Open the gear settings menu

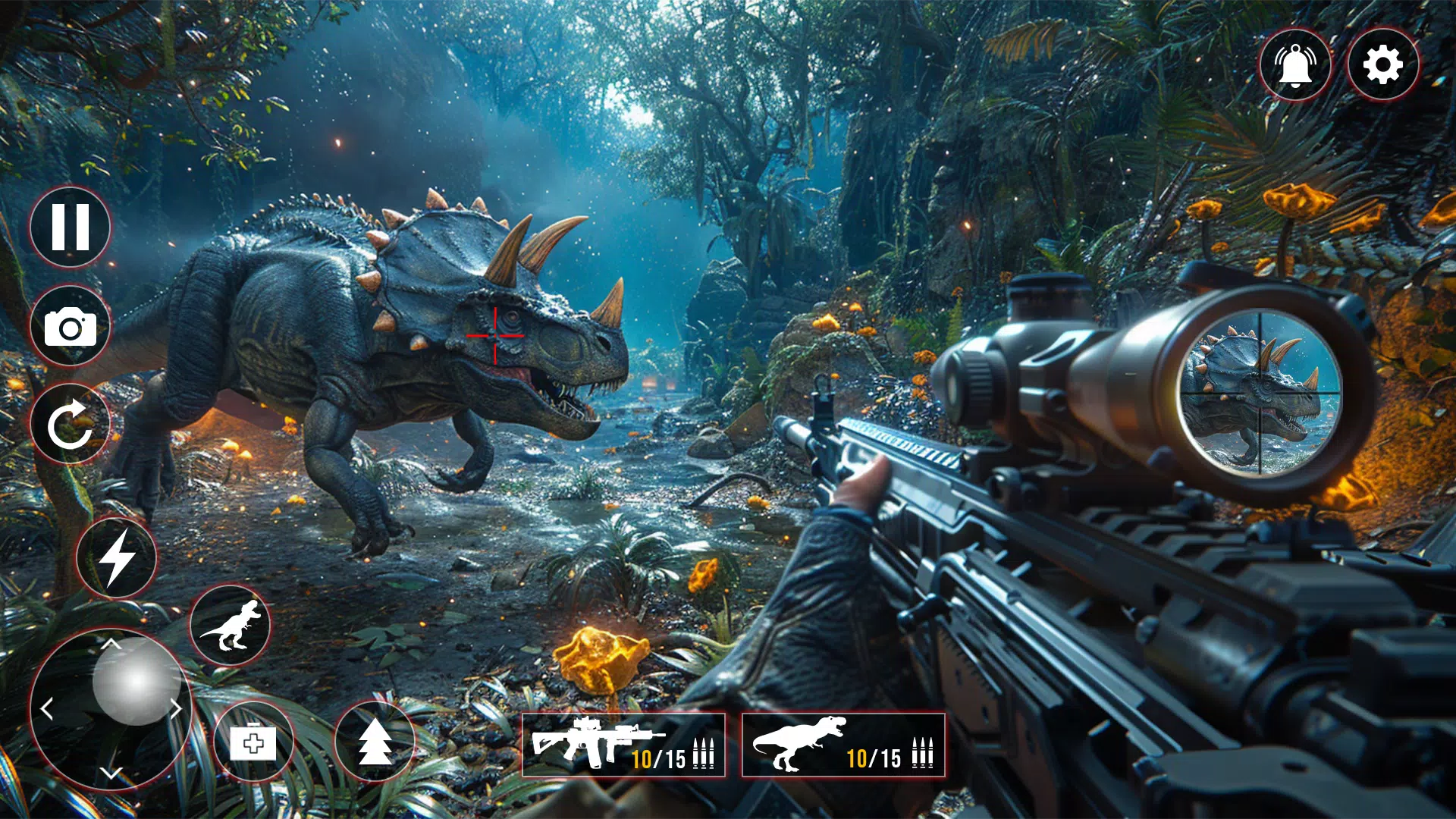1383,65
